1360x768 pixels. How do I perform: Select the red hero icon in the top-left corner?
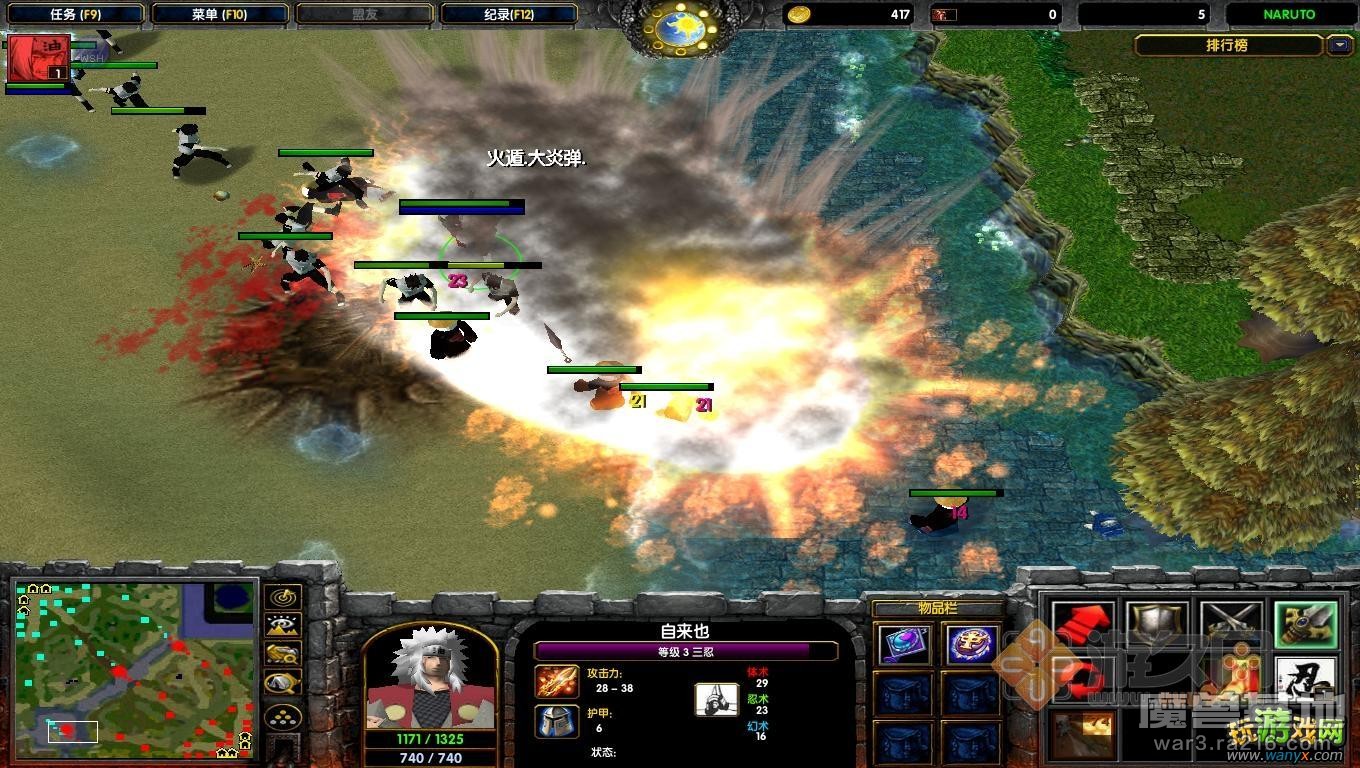coord(39,58)
